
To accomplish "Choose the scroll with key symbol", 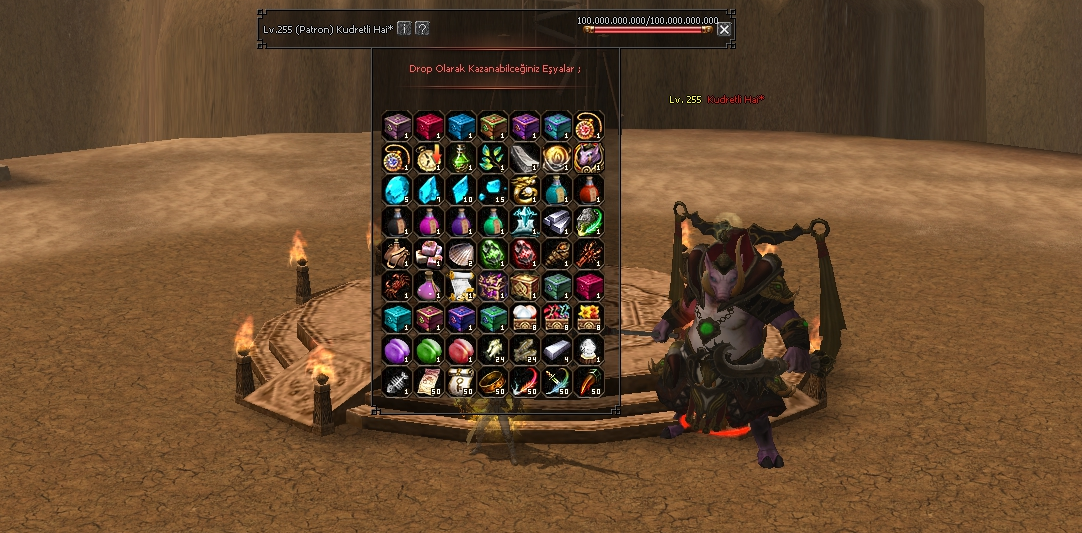I will (x=461, y=381).
